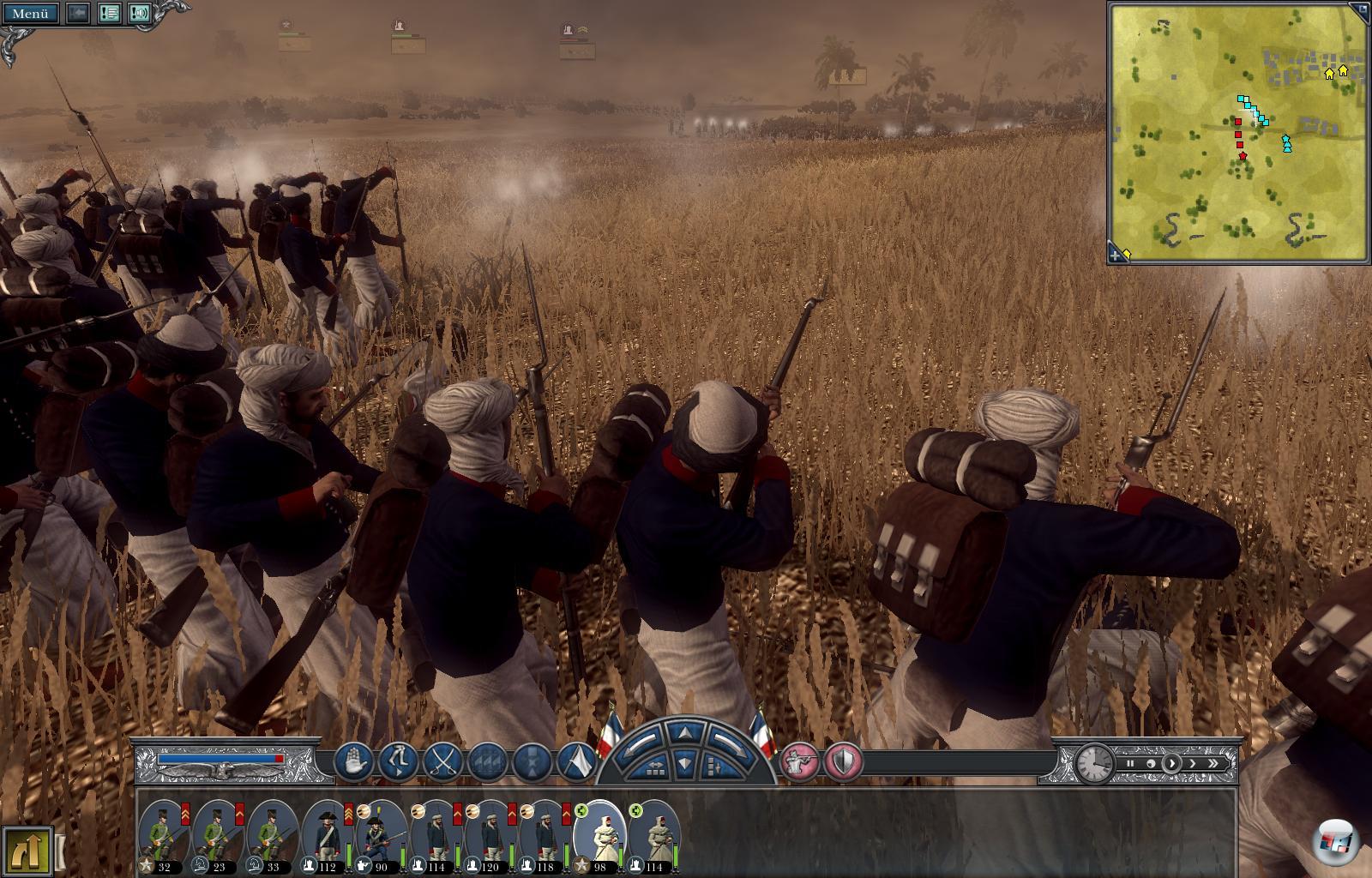Zoom the minimap with the plus button

[1116, 254]
